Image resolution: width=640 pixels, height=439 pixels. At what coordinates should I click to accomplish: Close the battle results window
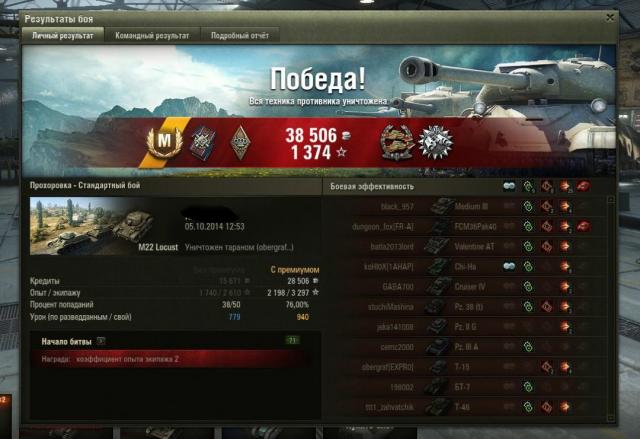click(x=610, y=17)
